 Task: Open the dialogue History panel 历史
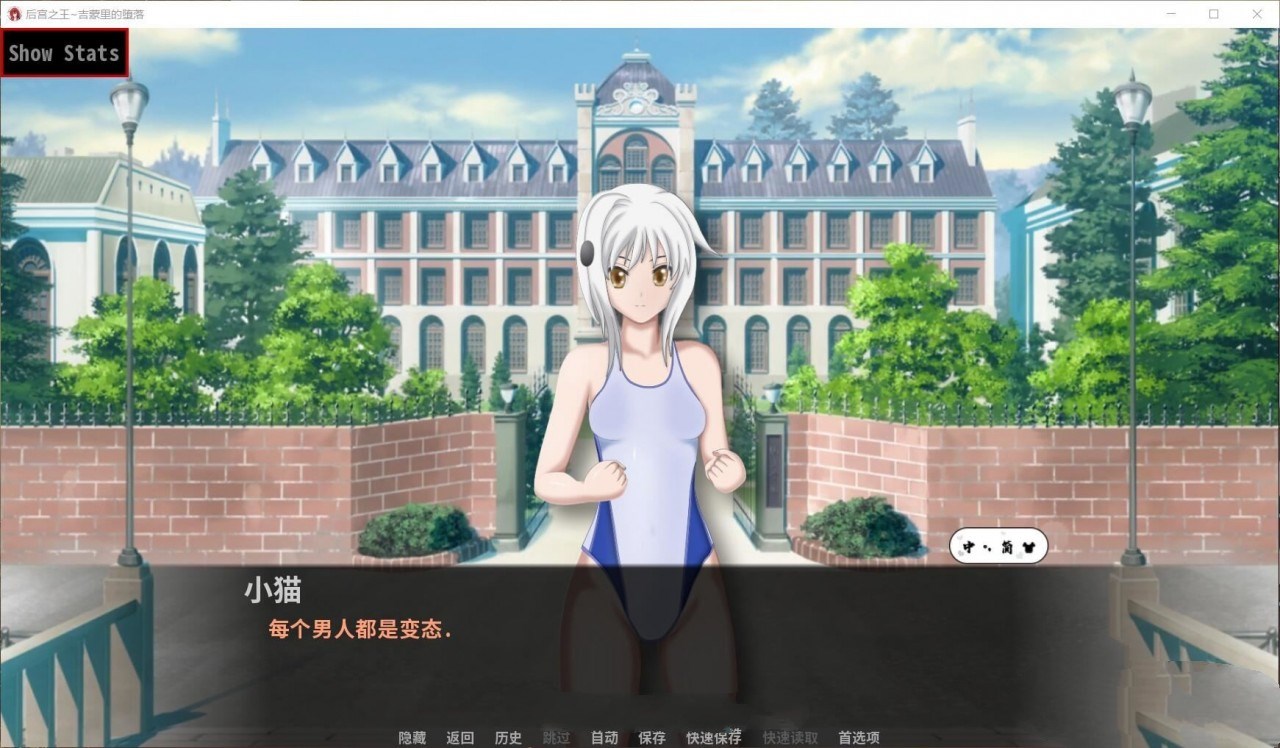tap(508, 737)
